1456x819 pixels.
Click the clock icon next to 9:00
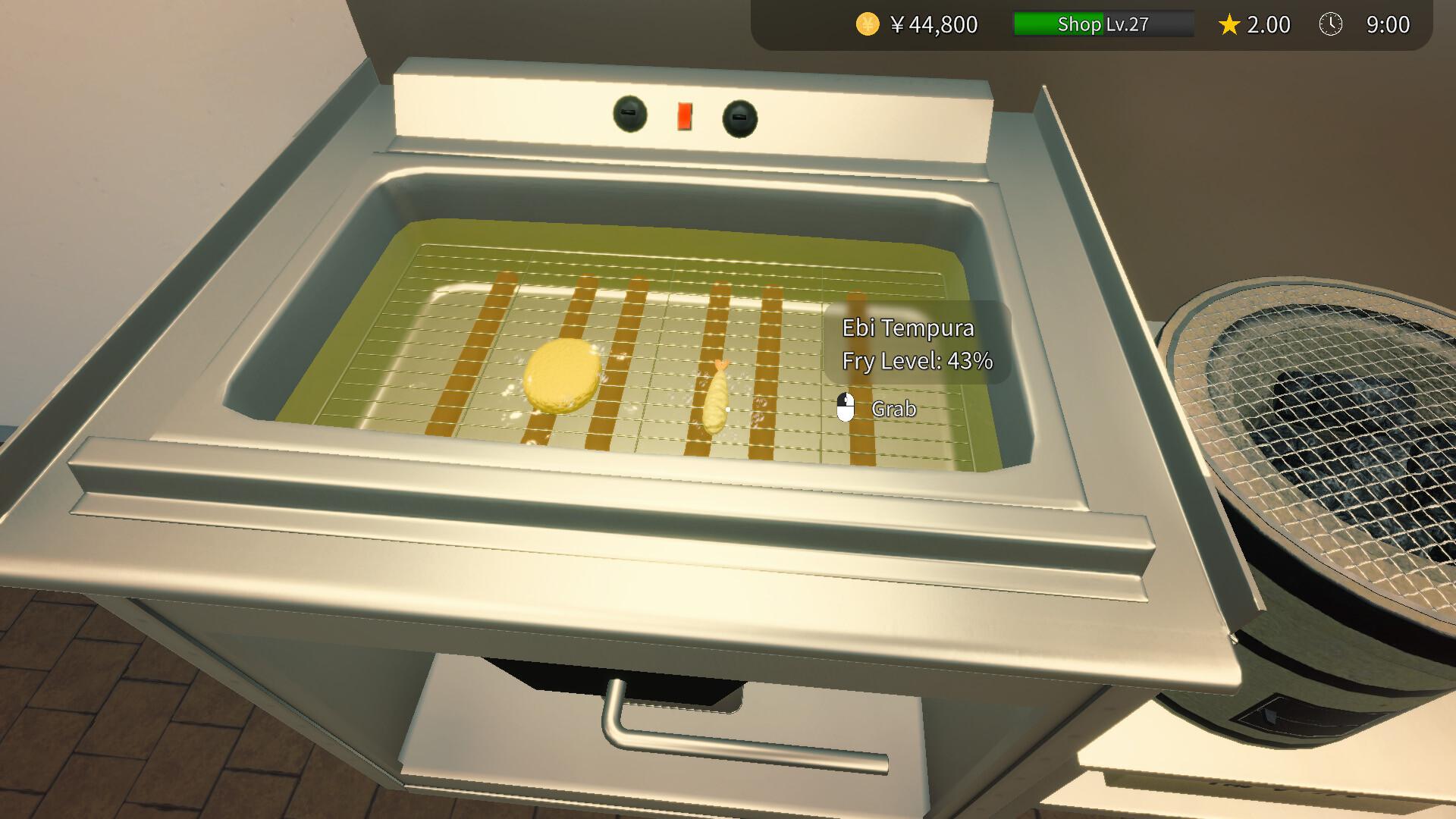click(x=1332, y=24)
